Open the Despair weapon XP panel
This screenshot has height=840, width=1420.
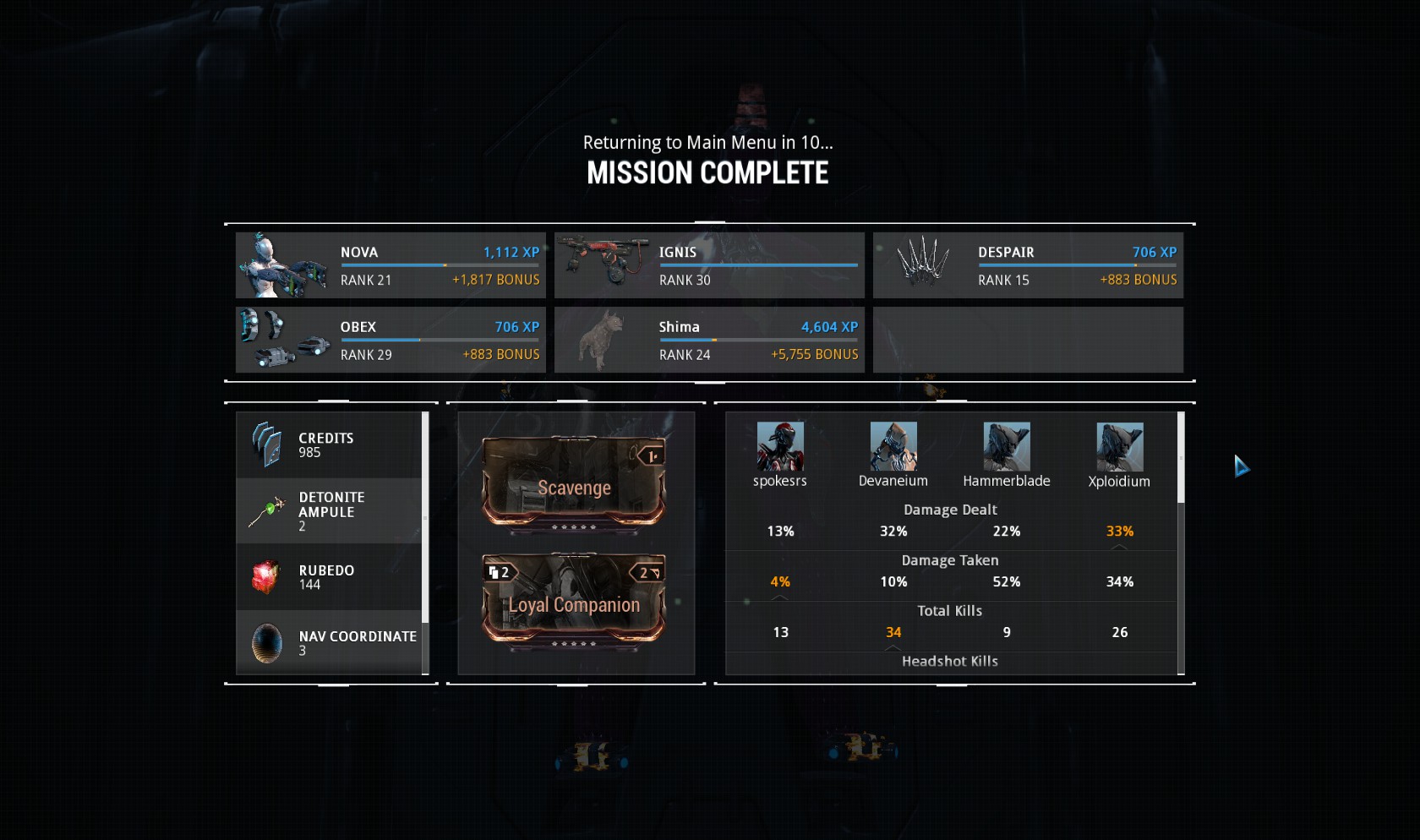(x=1028, y=265)
